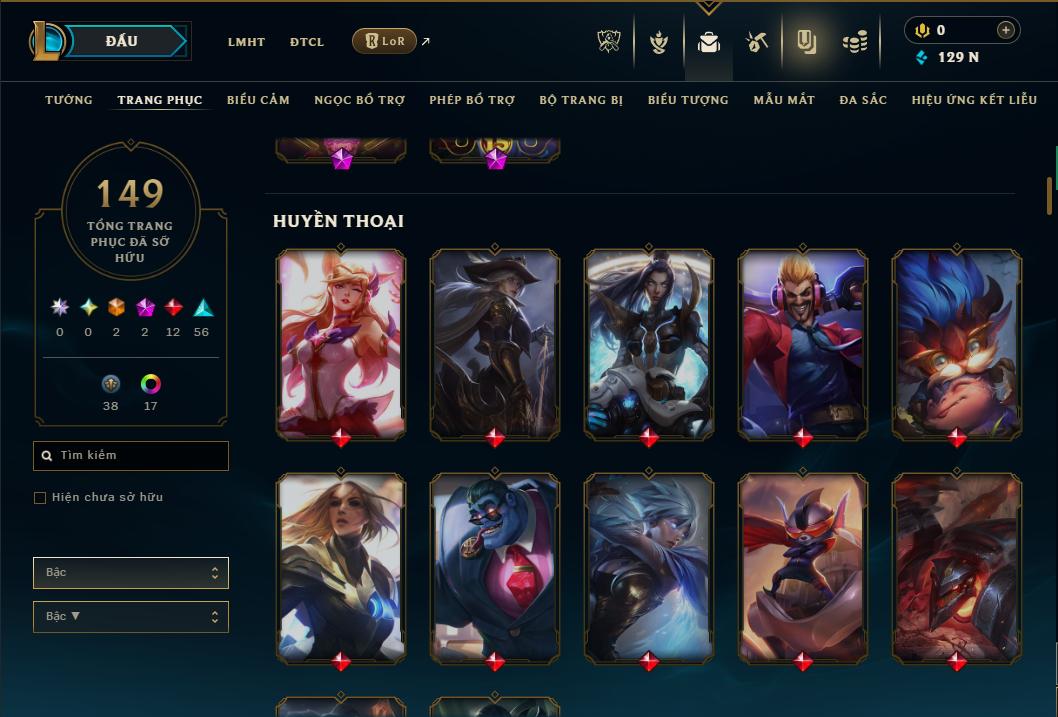Open the LMHT section
The height and width of the screenshot is (717, 1058).
(246, 42)
